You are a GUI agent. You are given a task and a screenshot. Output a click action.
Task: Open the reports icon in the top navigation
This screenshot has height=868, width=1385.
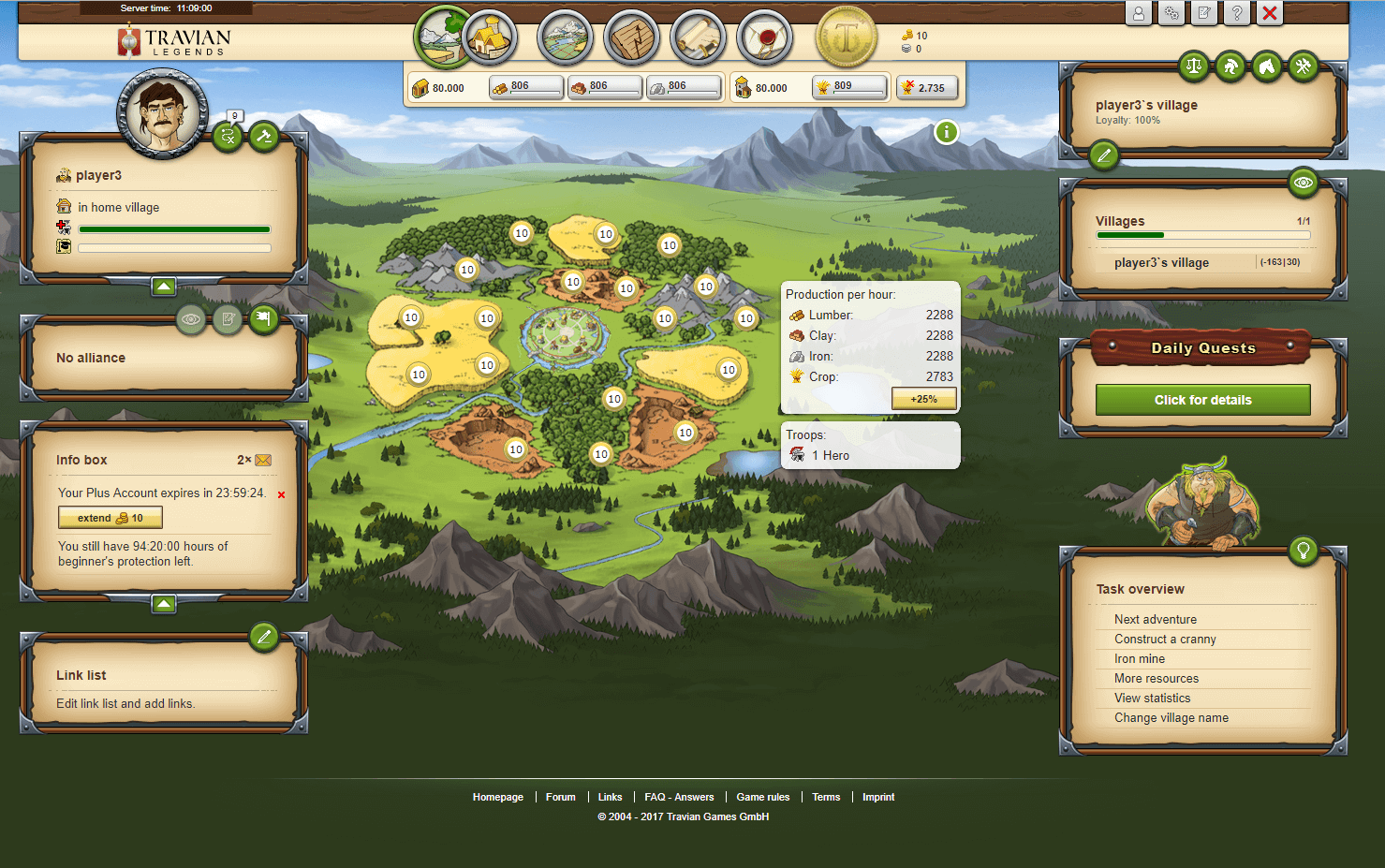698,38
